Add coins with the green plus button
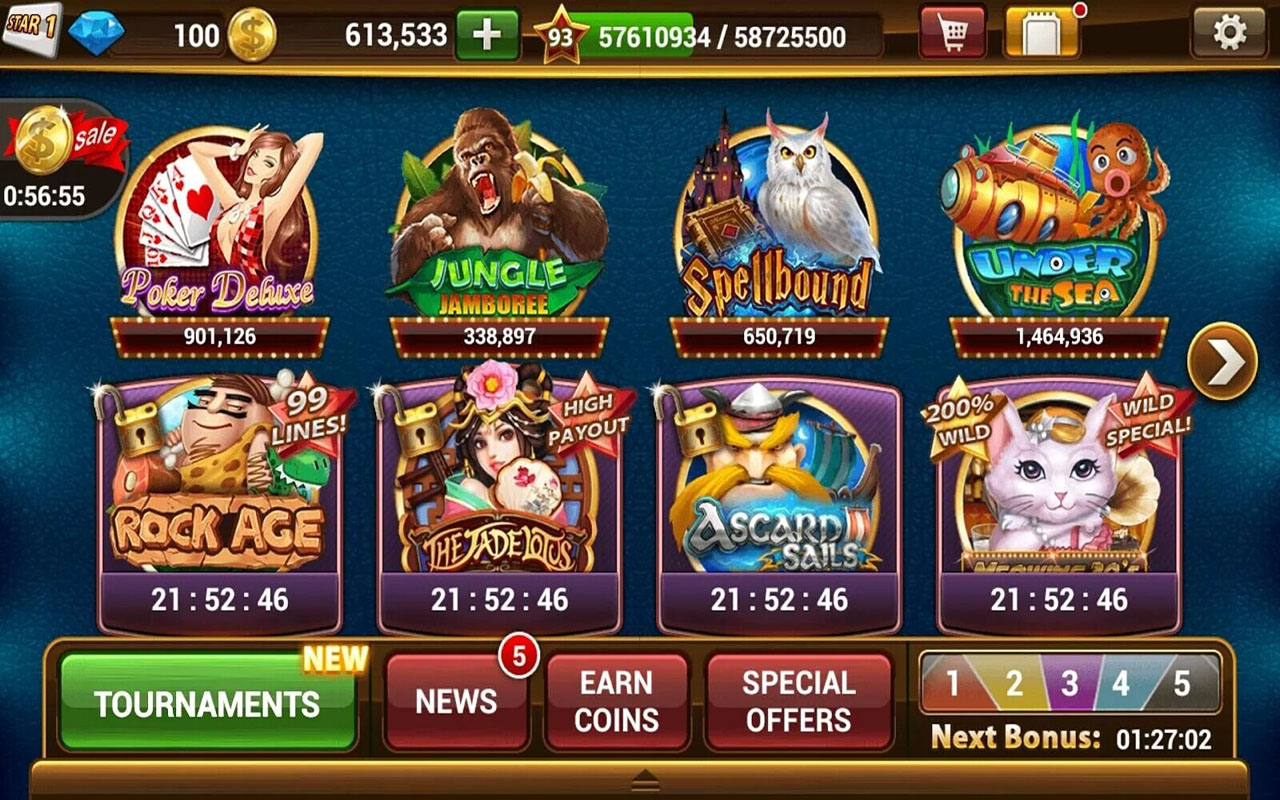Image resolution: width=1280 pixels, height=800 pixels. [x=487, y=35]
